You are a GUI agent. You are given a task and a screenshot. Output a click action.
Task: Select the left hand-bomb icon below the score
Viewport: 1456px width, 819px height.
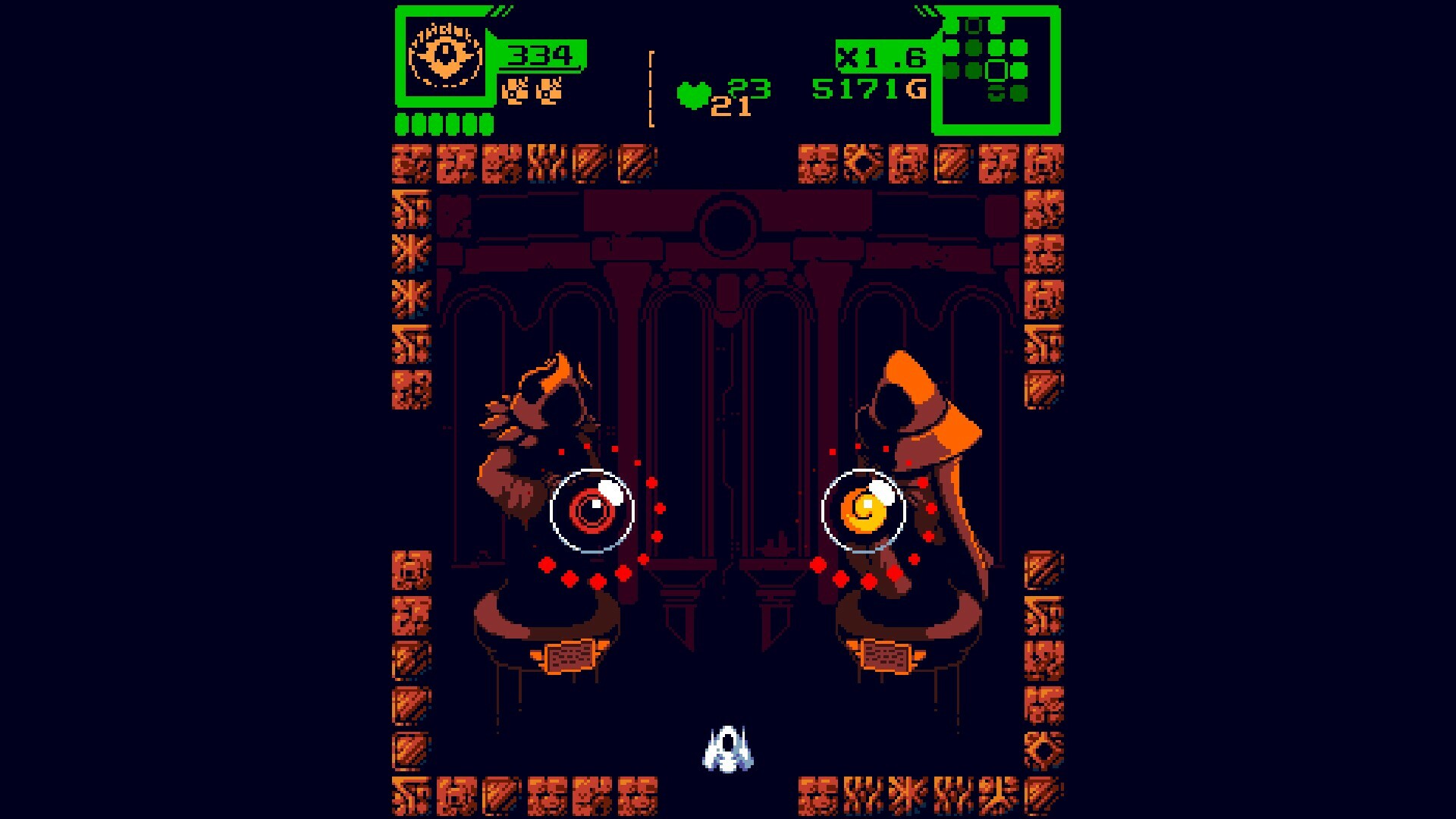click(516, 91)
